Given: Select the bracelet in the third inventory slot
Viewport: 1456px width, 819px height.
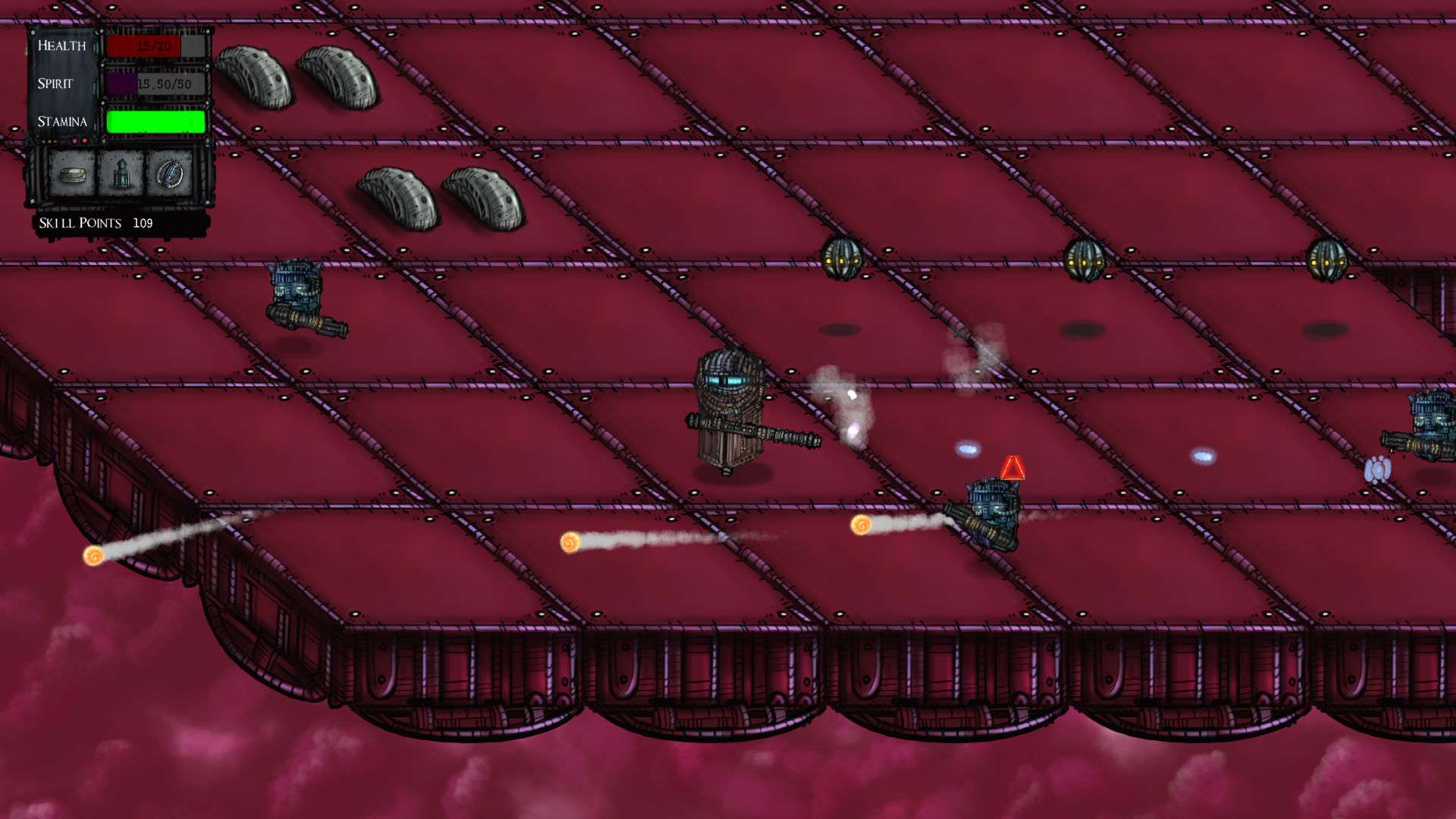Looking at the screenshot, I should coord(170,175).
